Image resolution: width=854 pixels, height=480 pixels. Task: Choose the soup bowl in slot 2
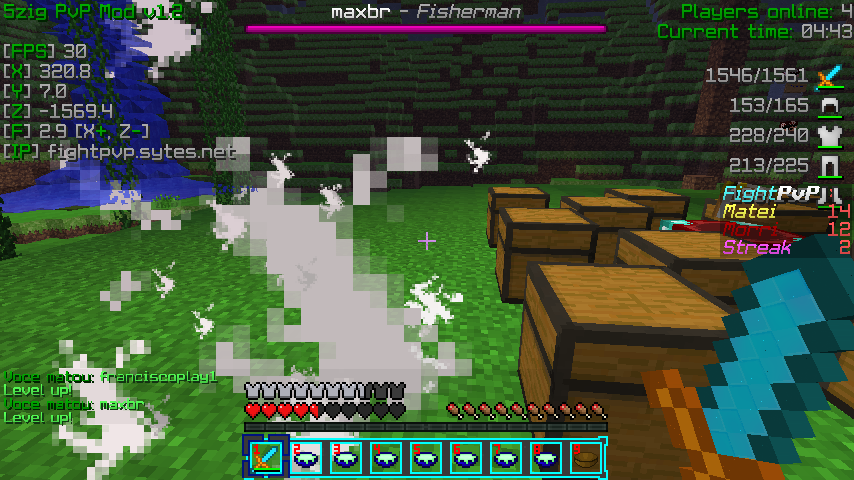[305, 457]
